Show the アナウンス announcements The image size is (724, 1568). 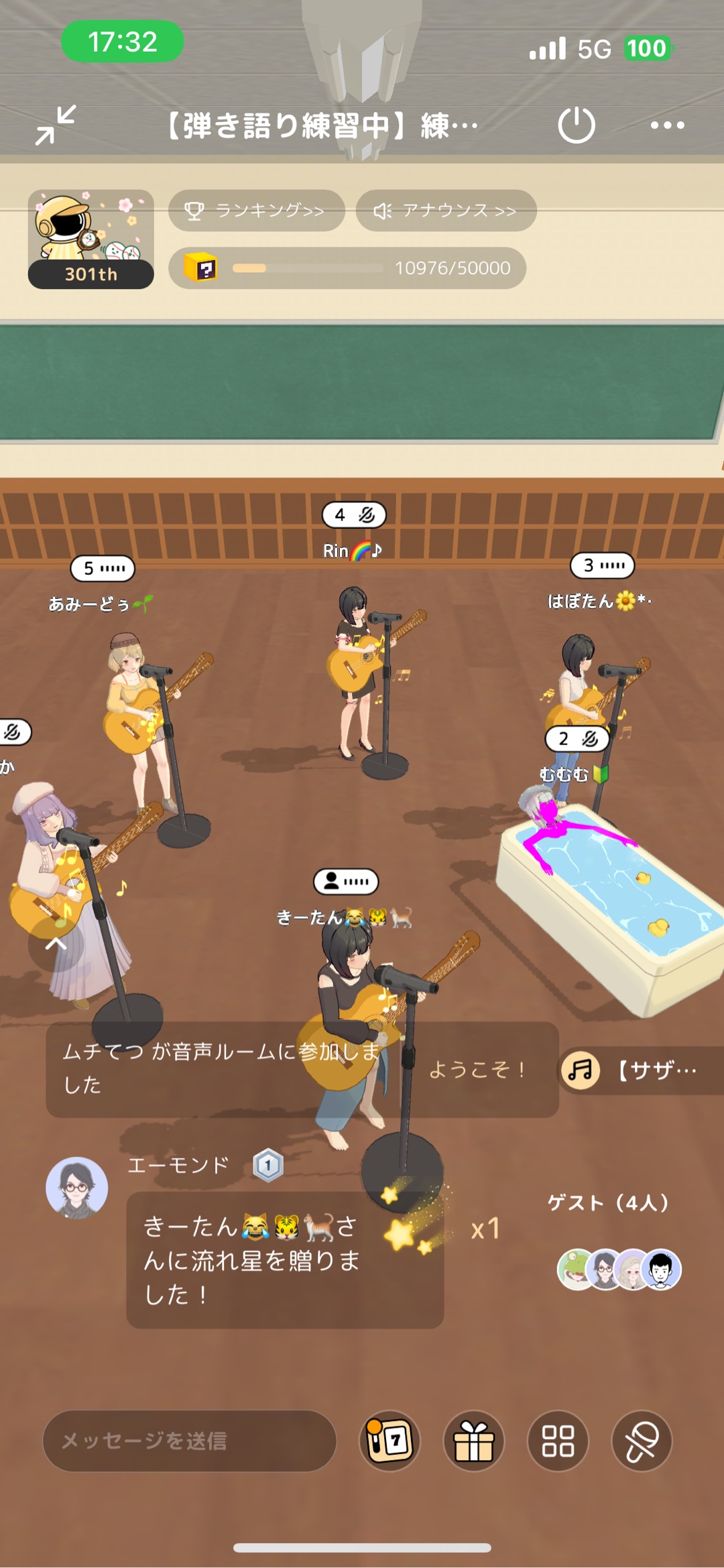pyautogui.click(x=446, y=211)
